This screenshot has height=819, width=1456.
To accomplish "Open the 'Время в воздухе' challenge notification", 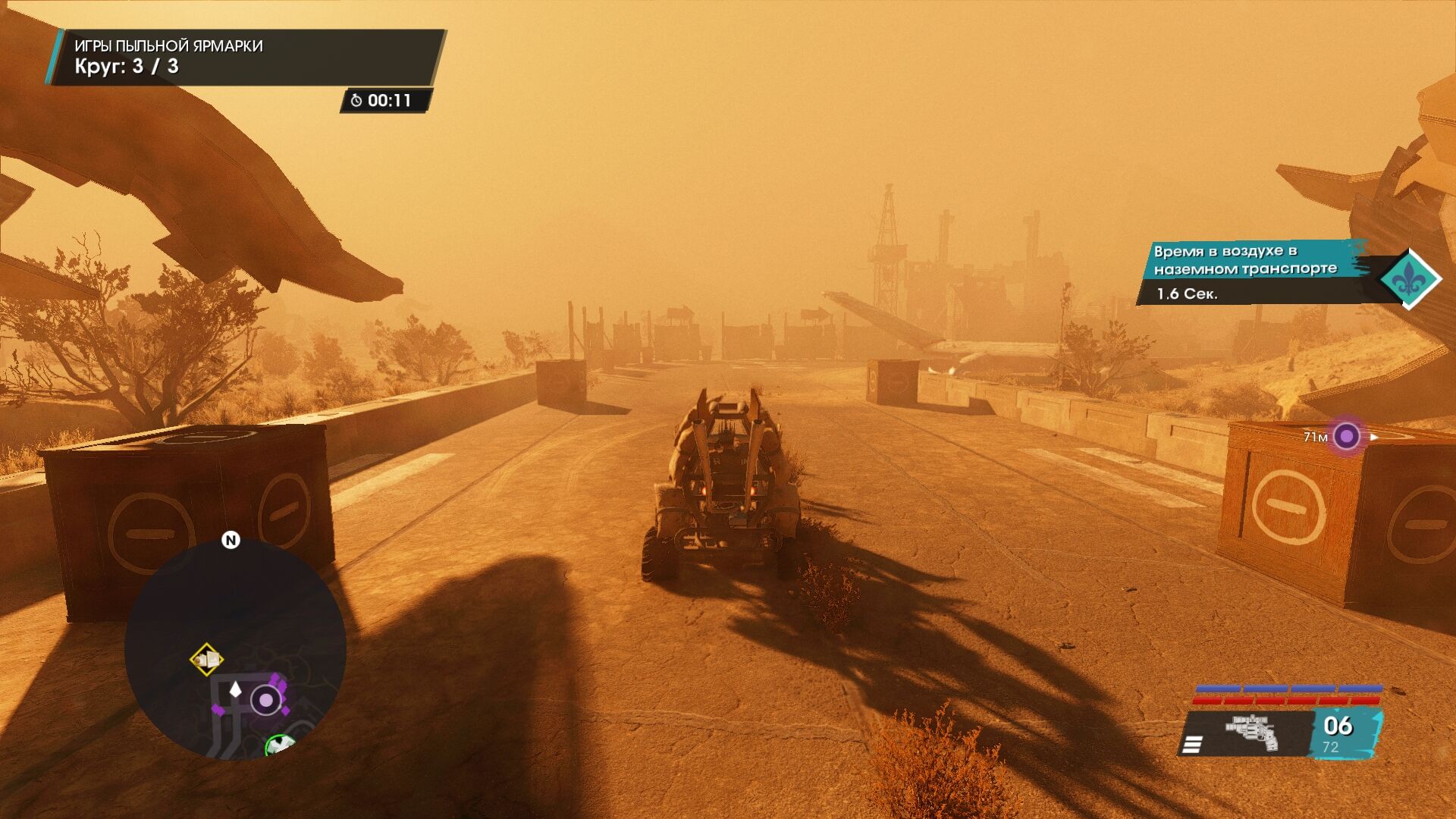I will (1251, 271).
